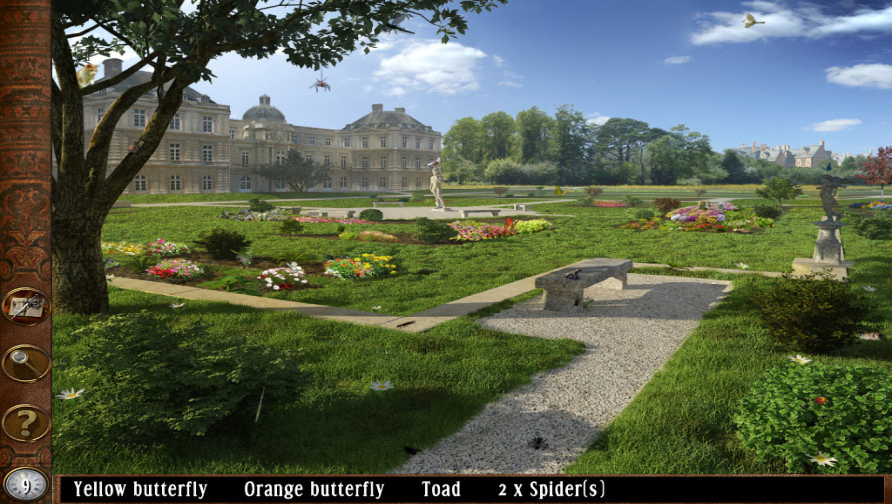Activate the magnifying glass tool
The height and width of the screenshot is (504, 892).
point(25,363)
